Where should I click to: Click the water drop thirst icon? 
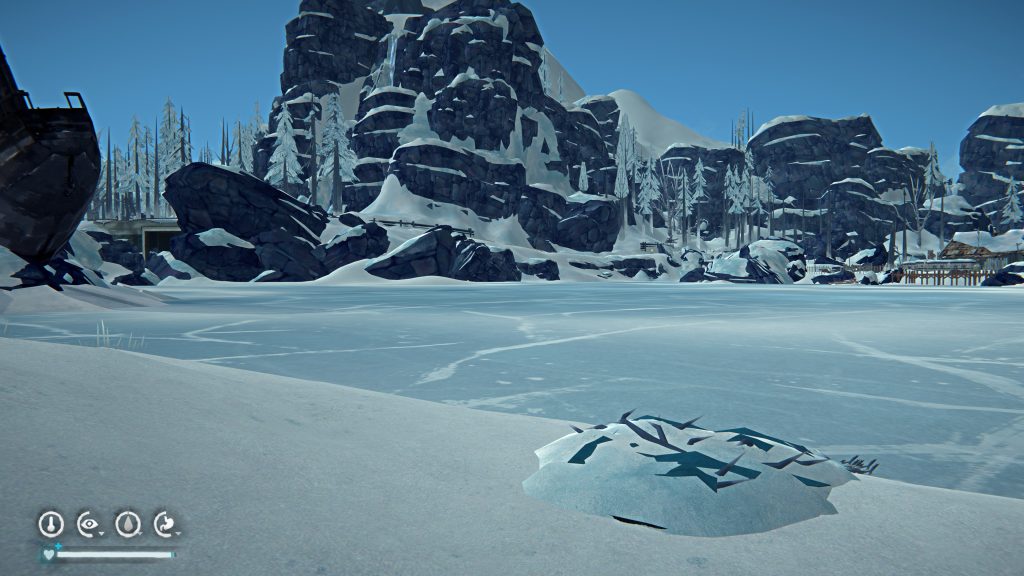pyautogui.click(x=128, y=523)
